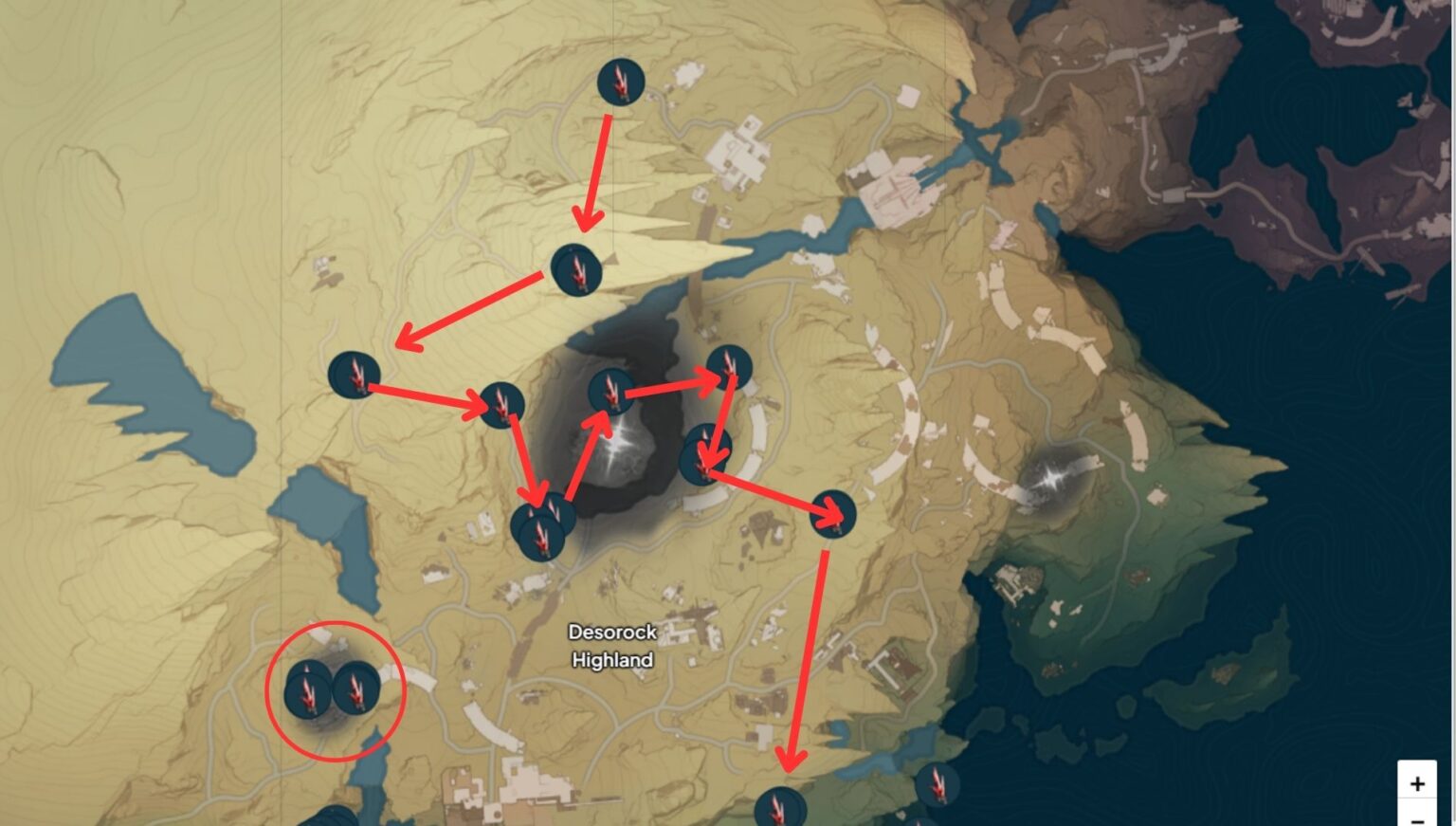Select the marker left of the dark crater

pyautogui.click(x=500, y=402)
